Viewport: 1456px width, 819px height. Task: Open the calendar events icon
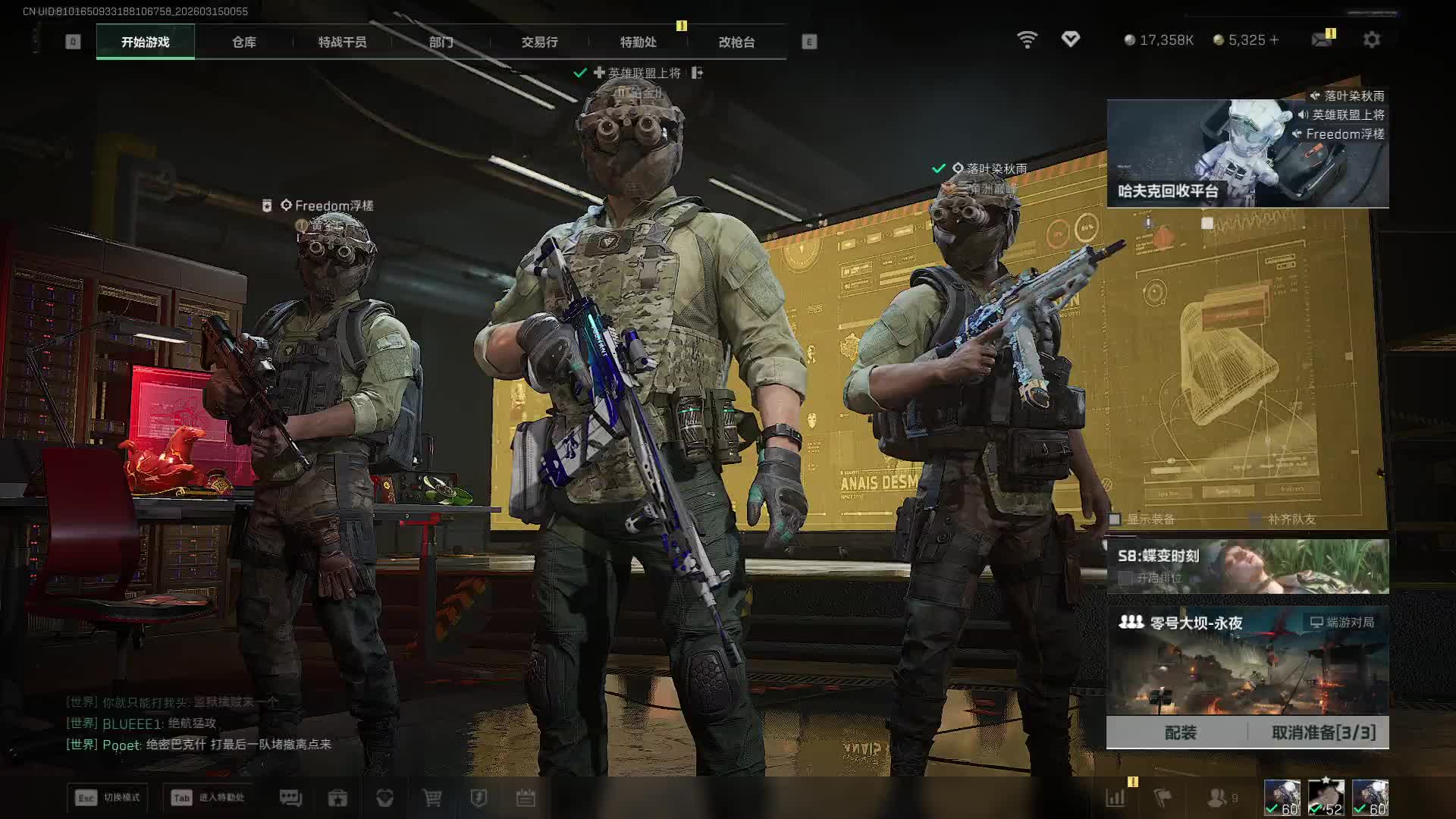click(526, 798)
